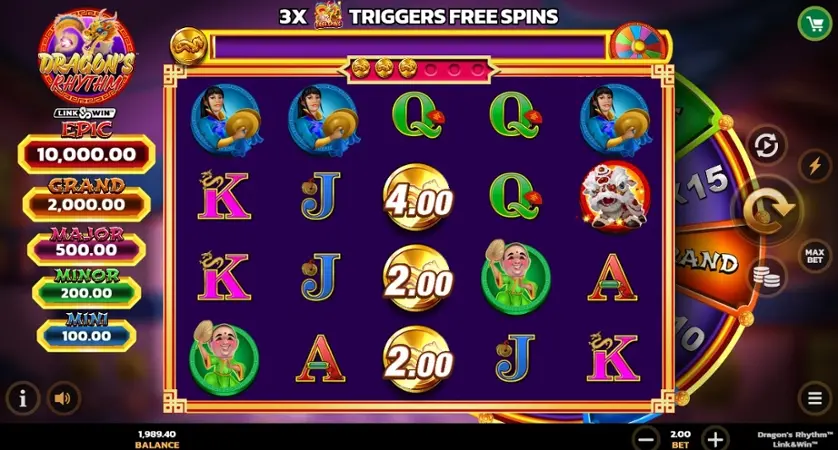Toggle the lightning bolt quick spin

tap(815, 166)
